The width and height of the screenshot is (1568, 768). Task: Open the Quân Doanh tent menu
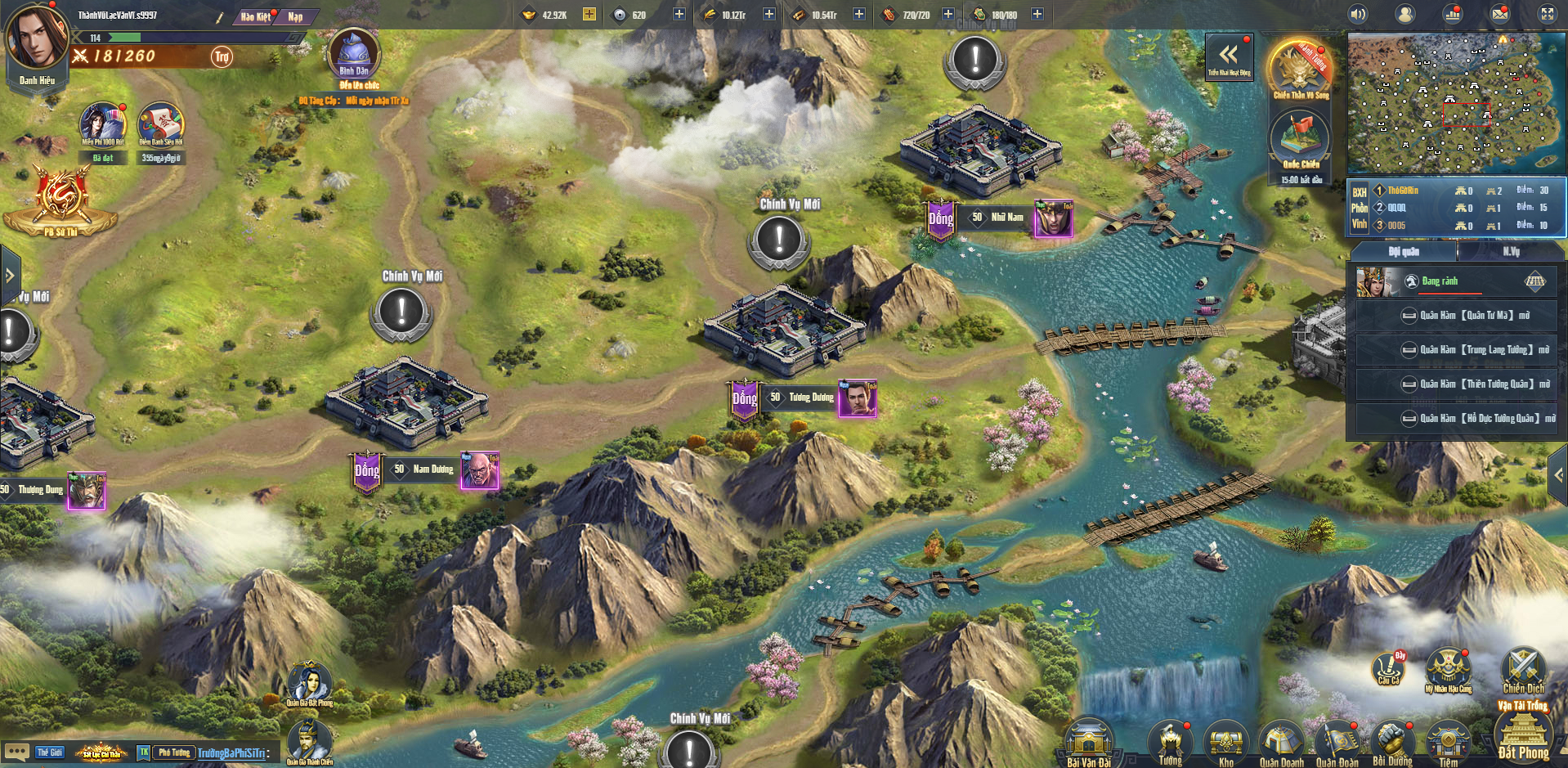(1281, 743)
